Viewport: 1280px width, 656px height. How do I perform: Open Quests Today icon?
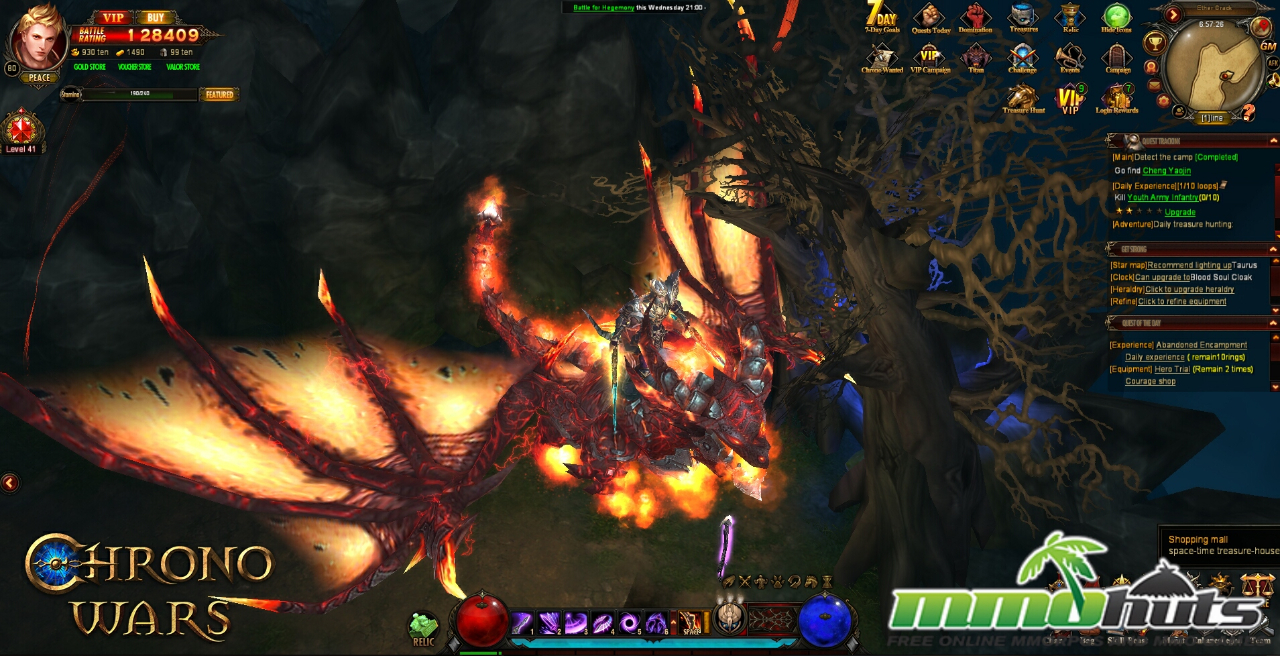click(930, 17)
